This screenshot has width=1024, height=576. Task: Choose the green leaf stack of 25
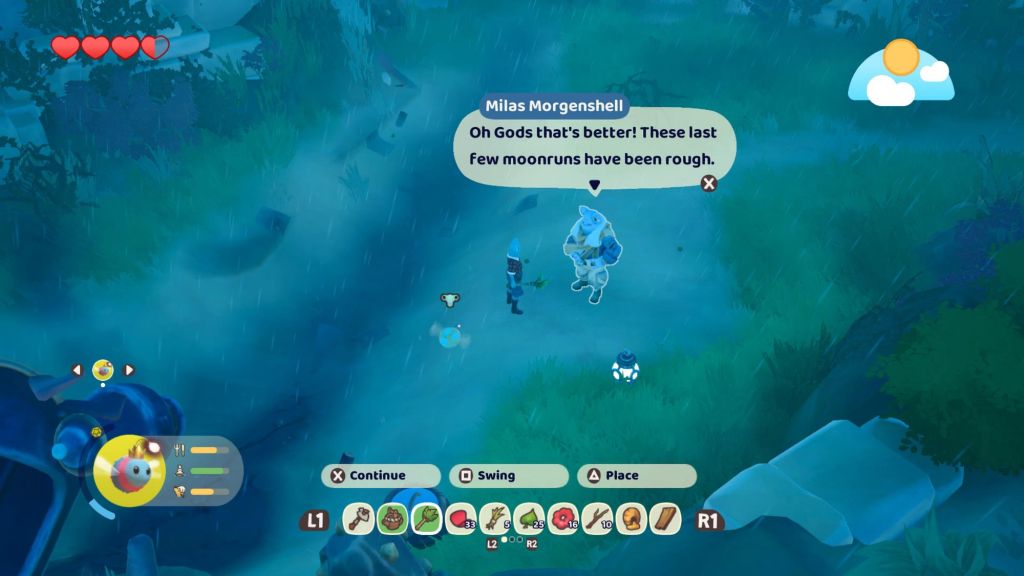click(528, 519)
